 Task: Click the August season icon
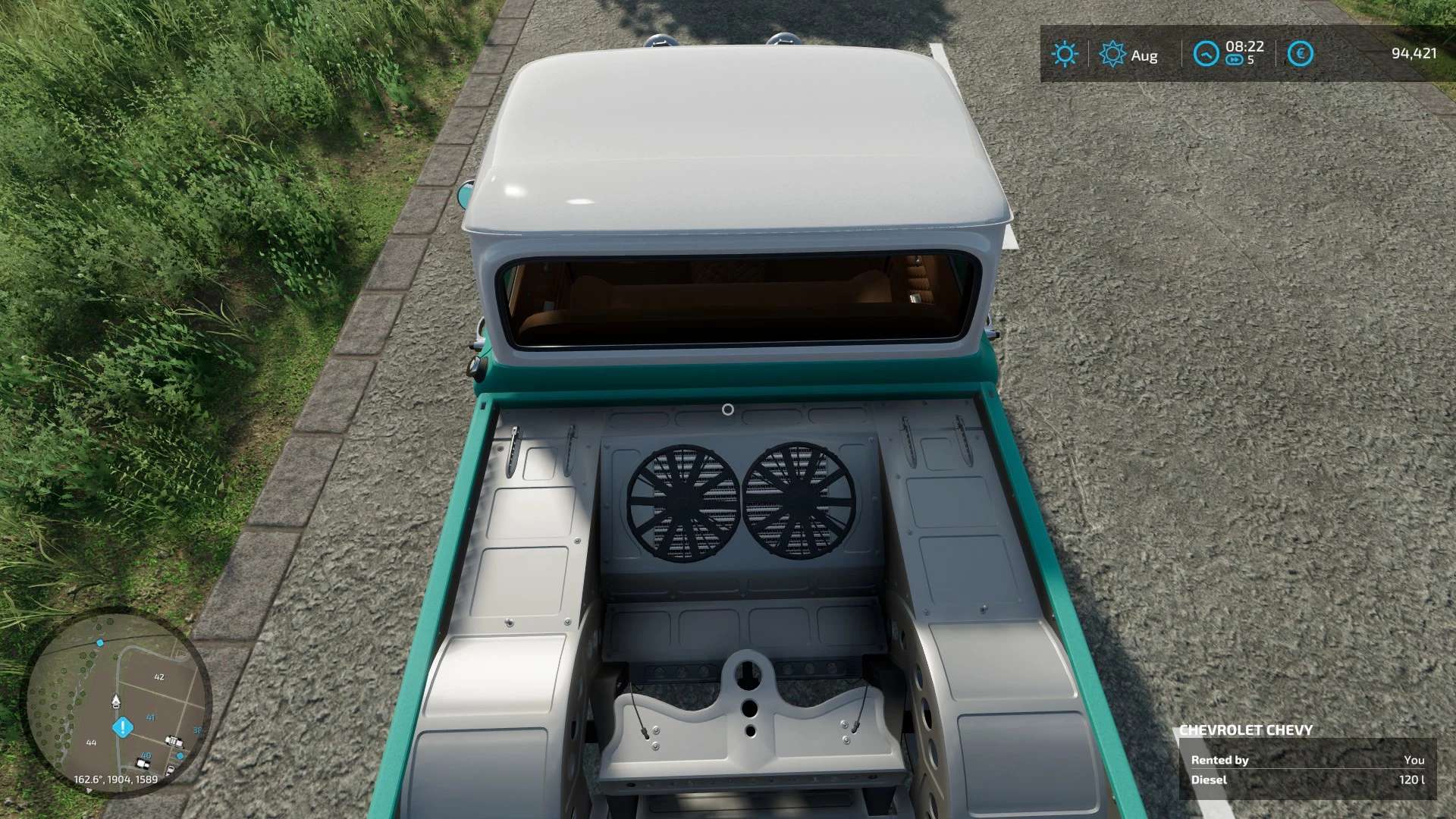pyautogui.click(x=1112, y=54)
